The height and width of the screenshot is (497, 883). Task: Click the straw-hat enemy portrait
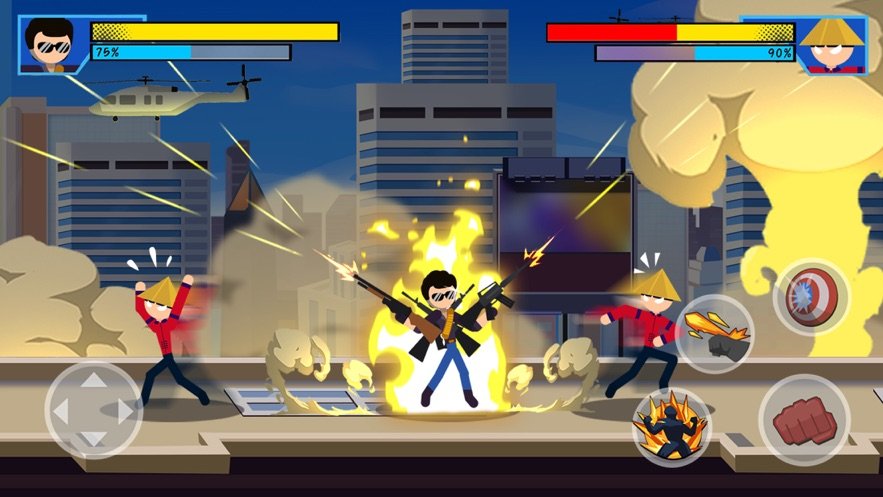831,45
